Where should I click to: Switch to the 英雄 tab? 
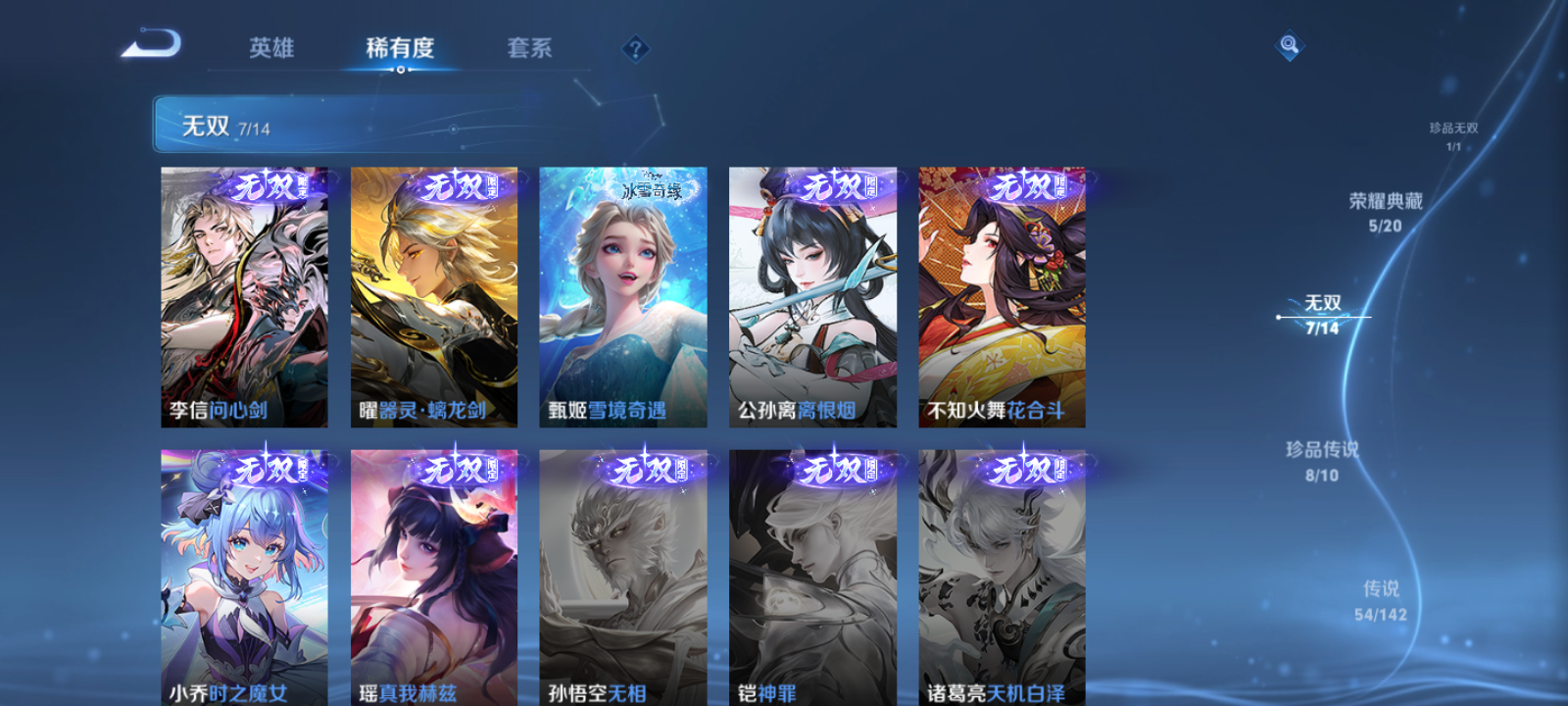[272, 48]
